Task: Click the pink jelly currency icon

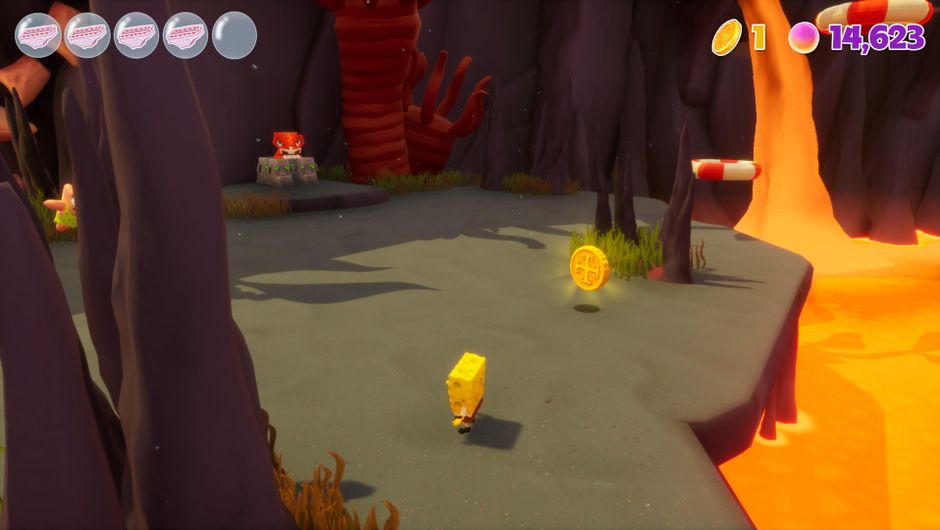Action: pyautogui.click(x=804, y=37)
